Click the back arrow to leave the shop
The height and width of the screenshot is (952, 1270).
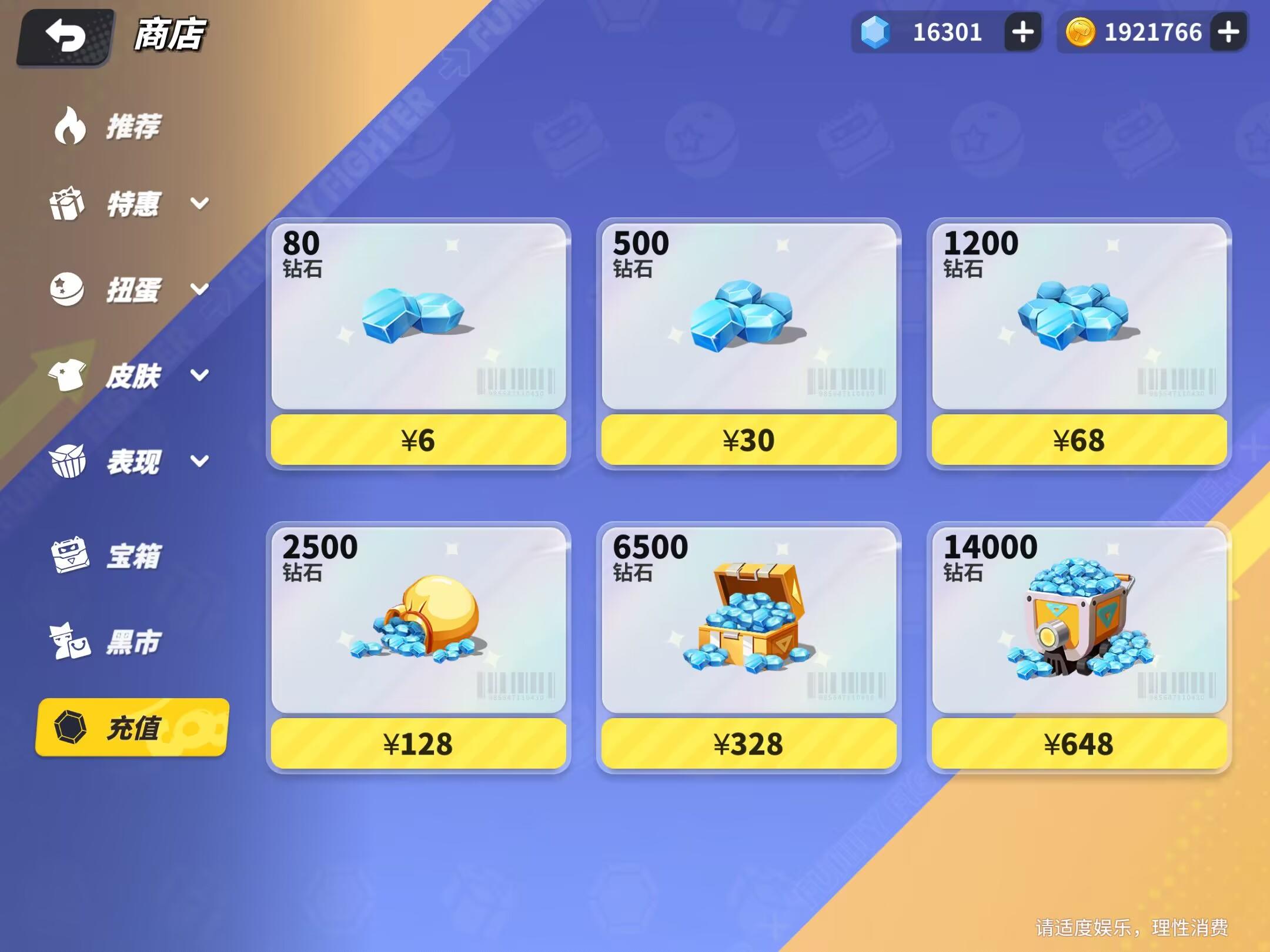tap(65, 36)
